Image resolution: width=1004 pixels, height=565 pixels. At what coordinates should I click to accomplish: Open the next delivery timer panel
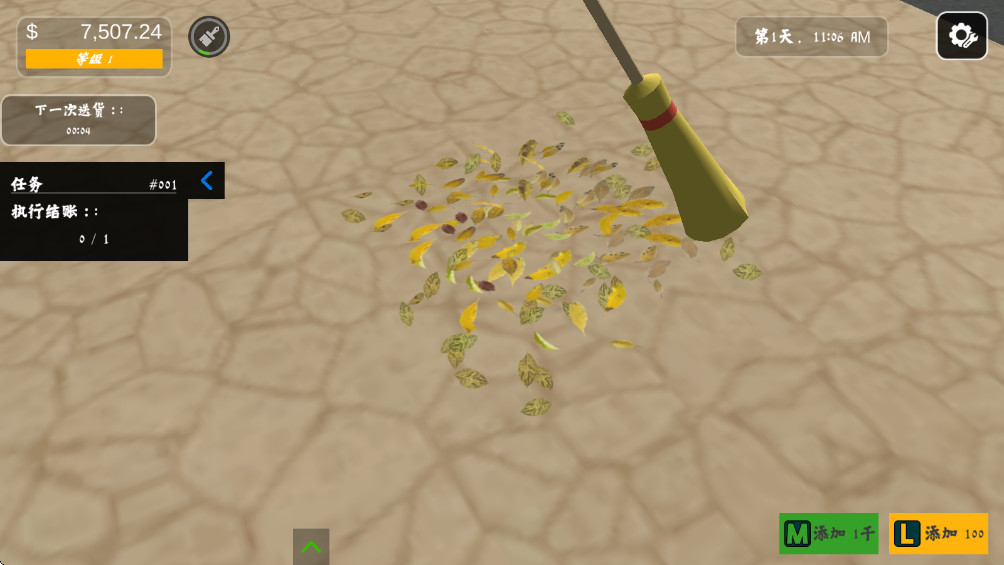click(79, 120)
